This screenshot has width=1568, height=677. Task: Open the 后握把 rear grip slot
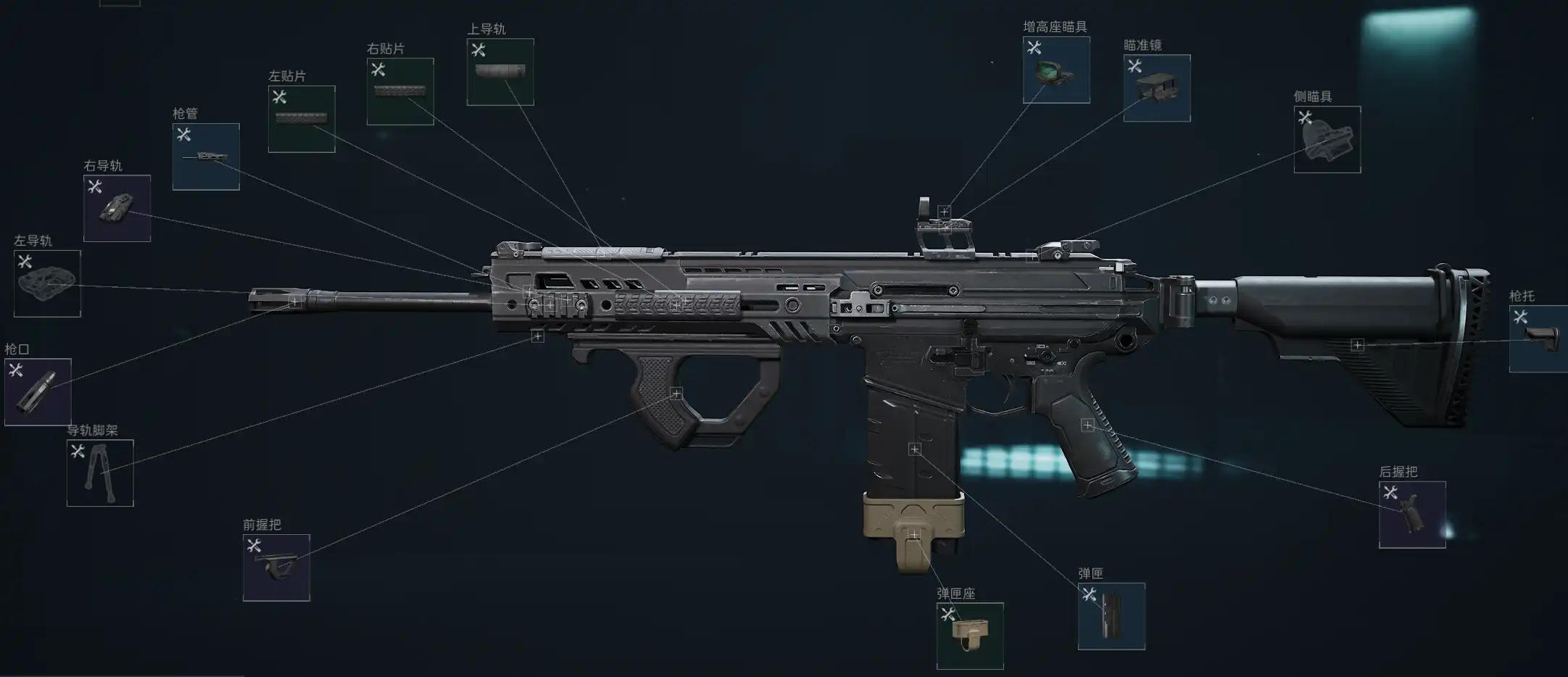[x=1412, y=515]
